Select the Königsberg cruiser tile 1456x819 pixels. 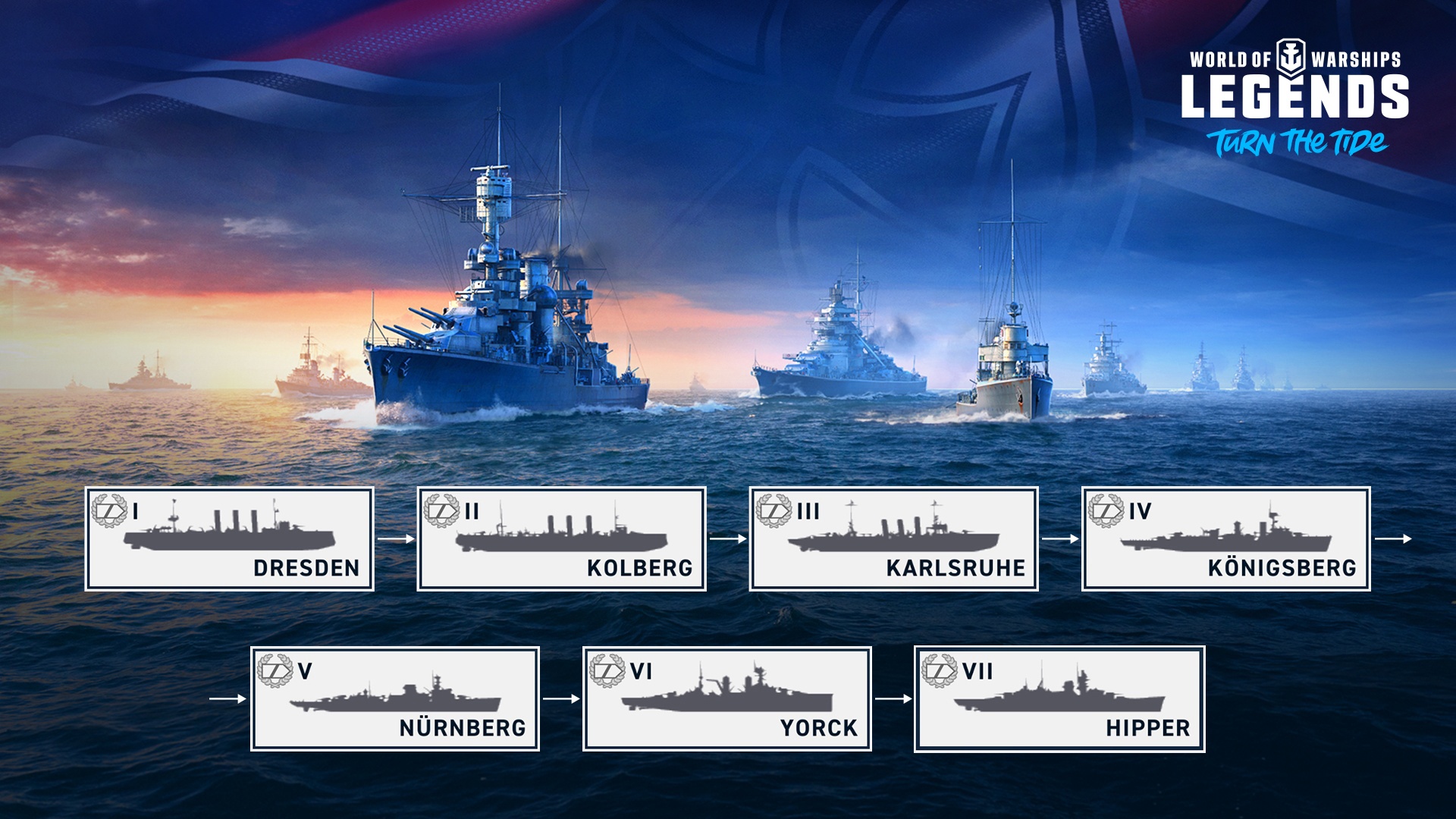coord(1225,538)
